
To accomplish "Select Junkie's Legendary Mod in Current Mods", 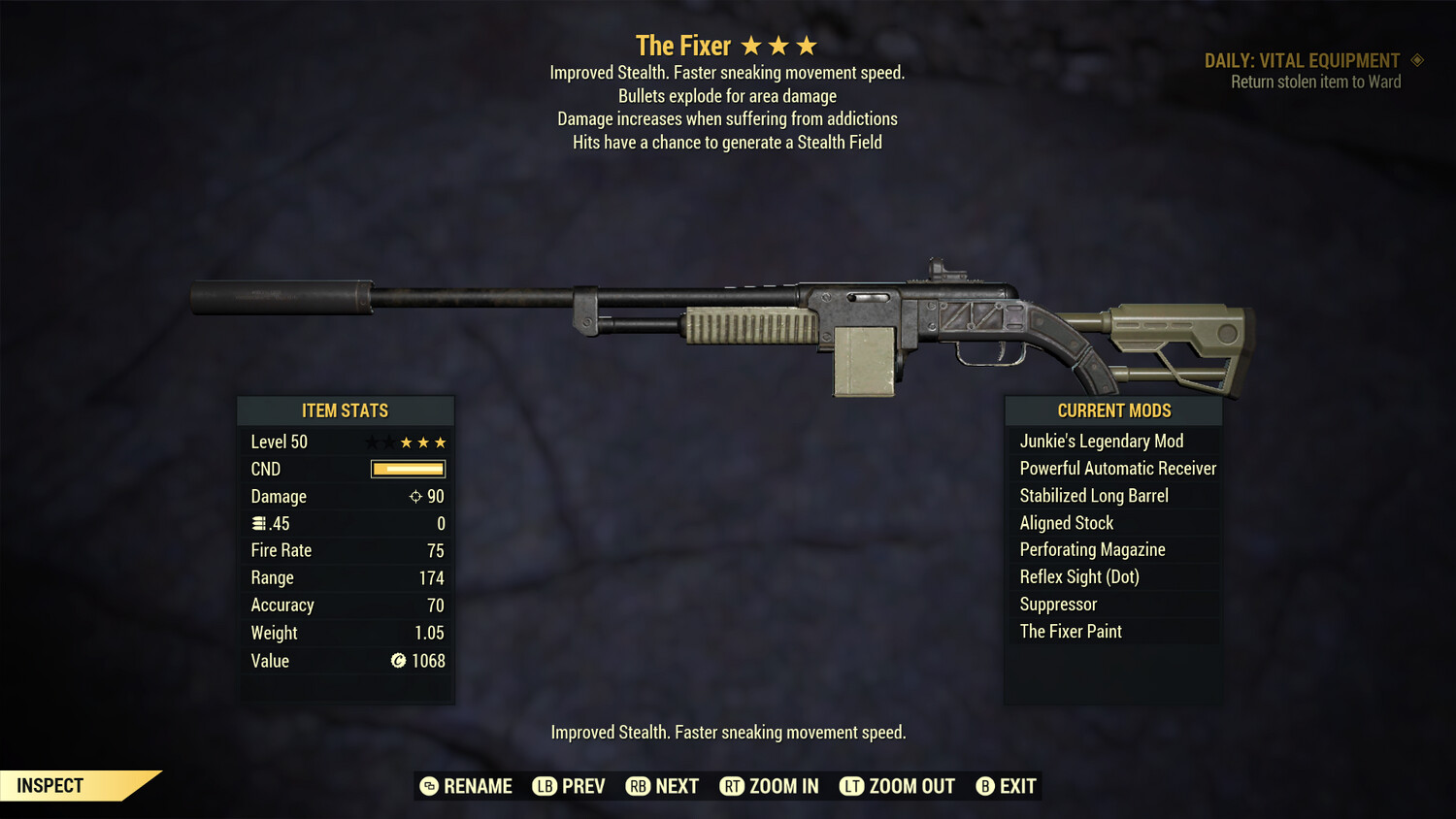I will 1102,441.
